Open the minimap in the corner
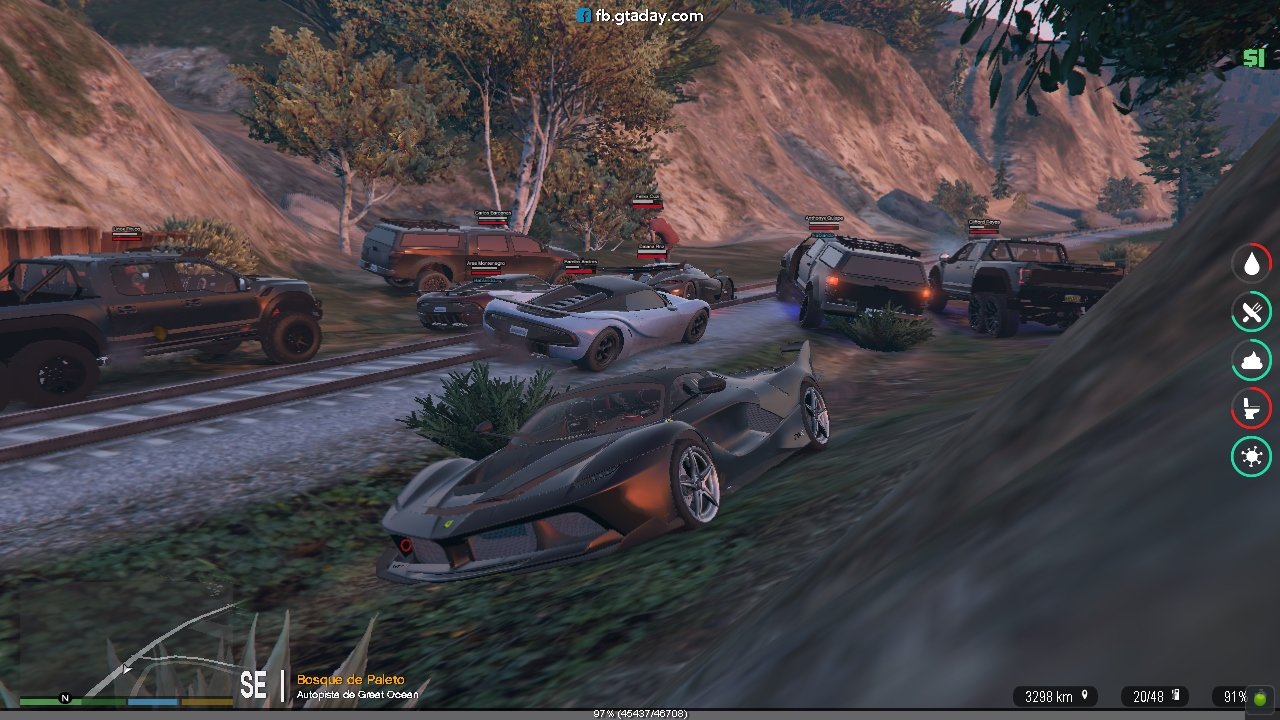 pyautogui.click(x=125, y=638)
